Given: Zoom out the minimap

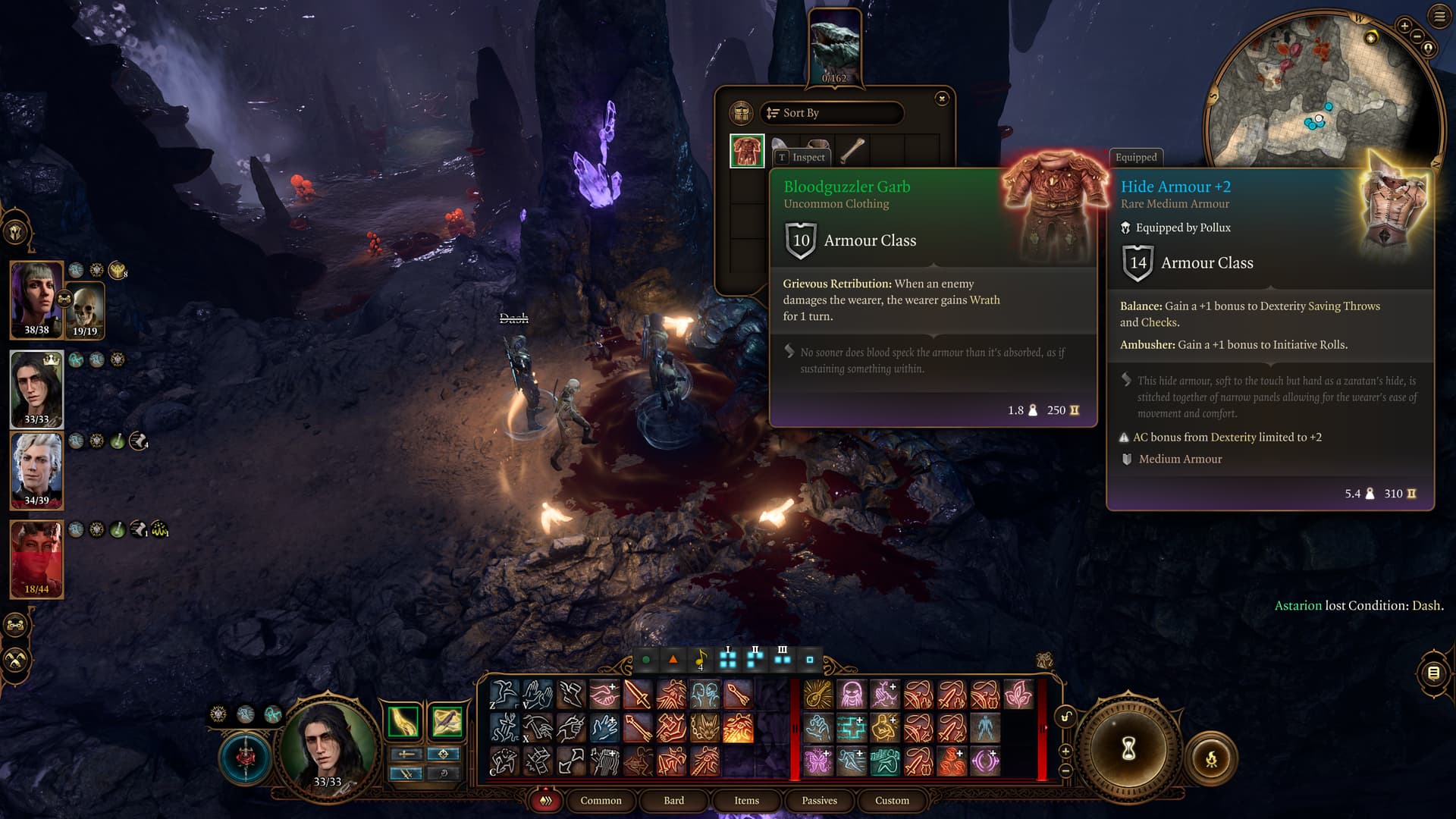Looking at the screenshot, I should [1417, 36].
